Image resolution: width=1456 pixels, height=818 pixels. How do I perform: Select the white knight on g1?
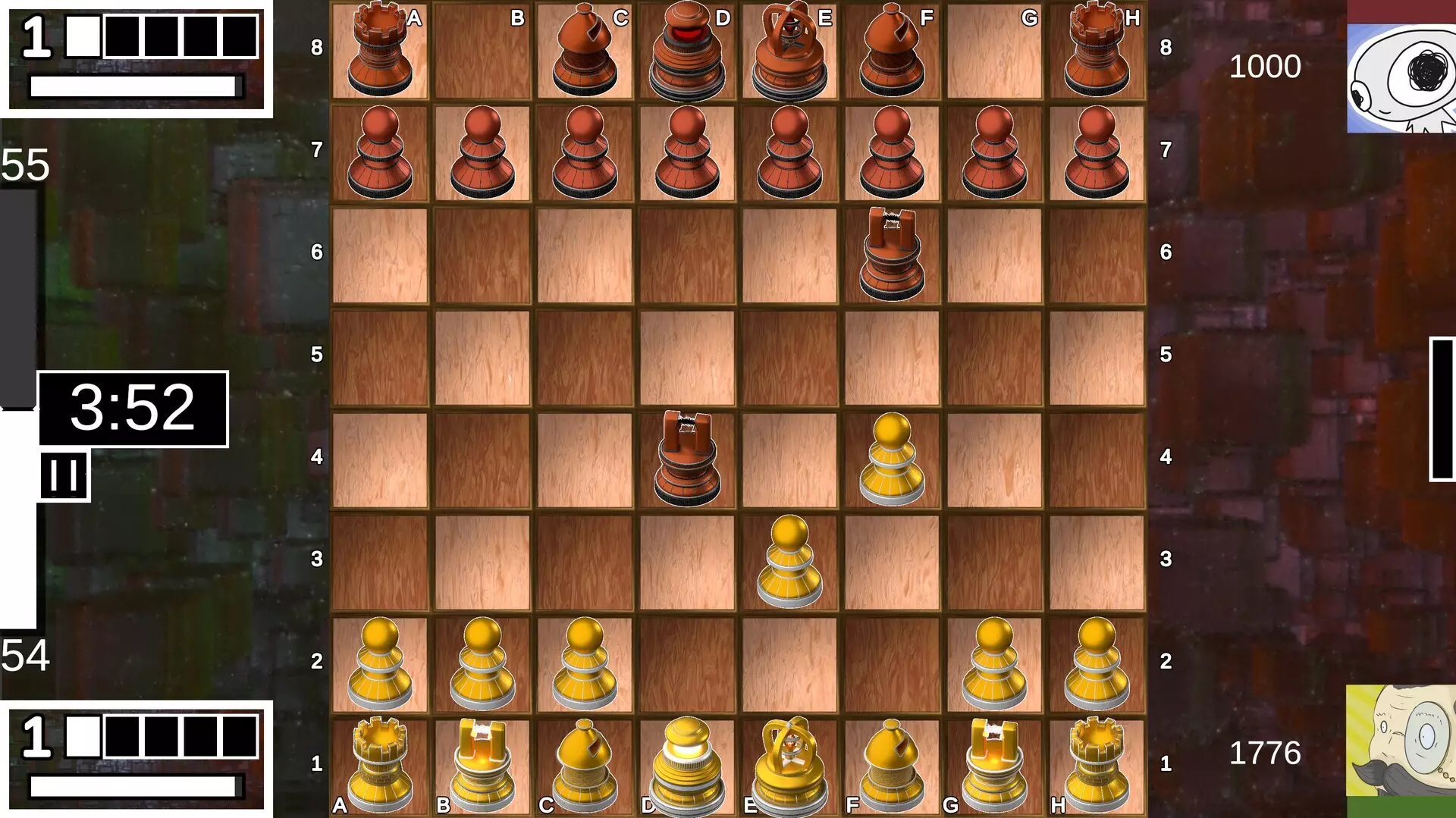click(x=995, y=762)
